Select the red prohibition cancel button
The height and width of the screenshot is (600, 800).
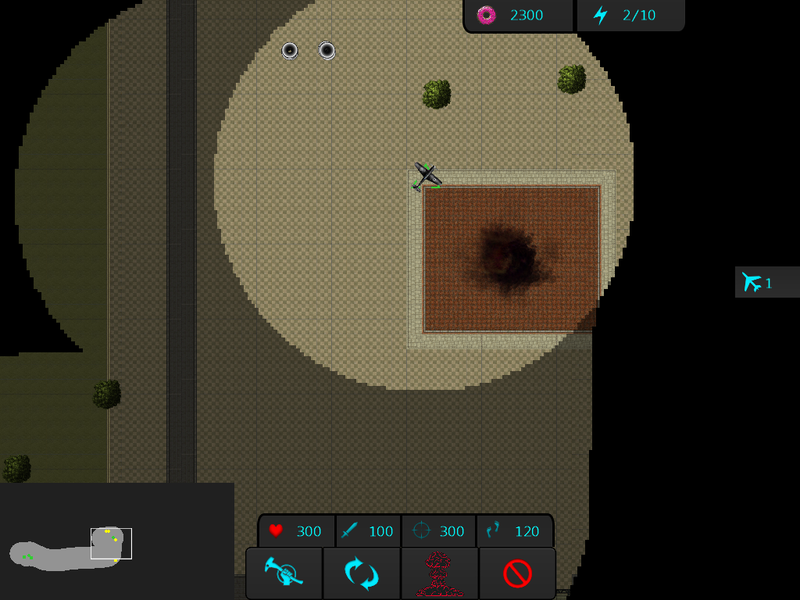click(517, 573)
